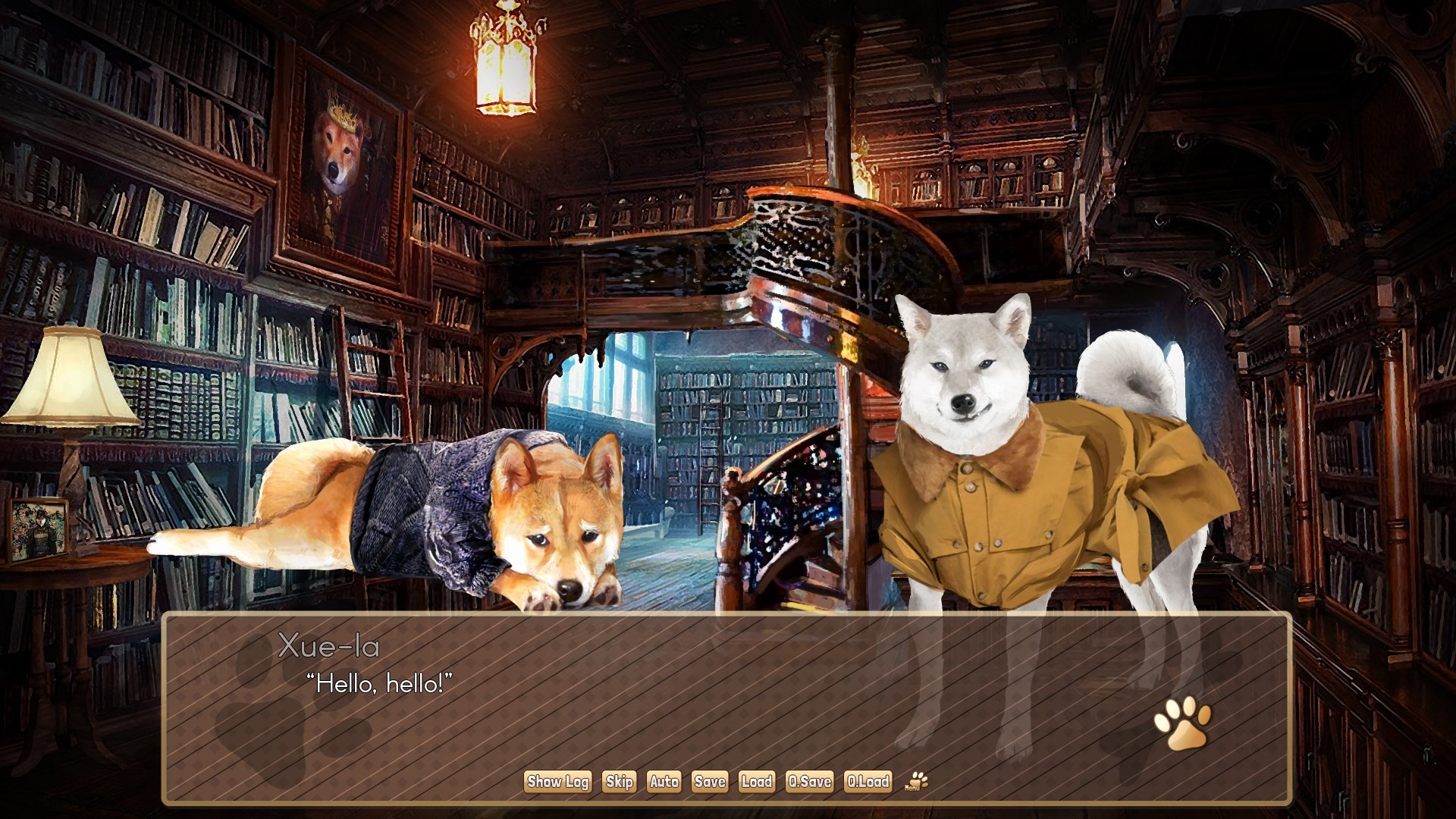Open the Save screen
The height and width of the screenshot is (819, 1456).
point(708,782)
